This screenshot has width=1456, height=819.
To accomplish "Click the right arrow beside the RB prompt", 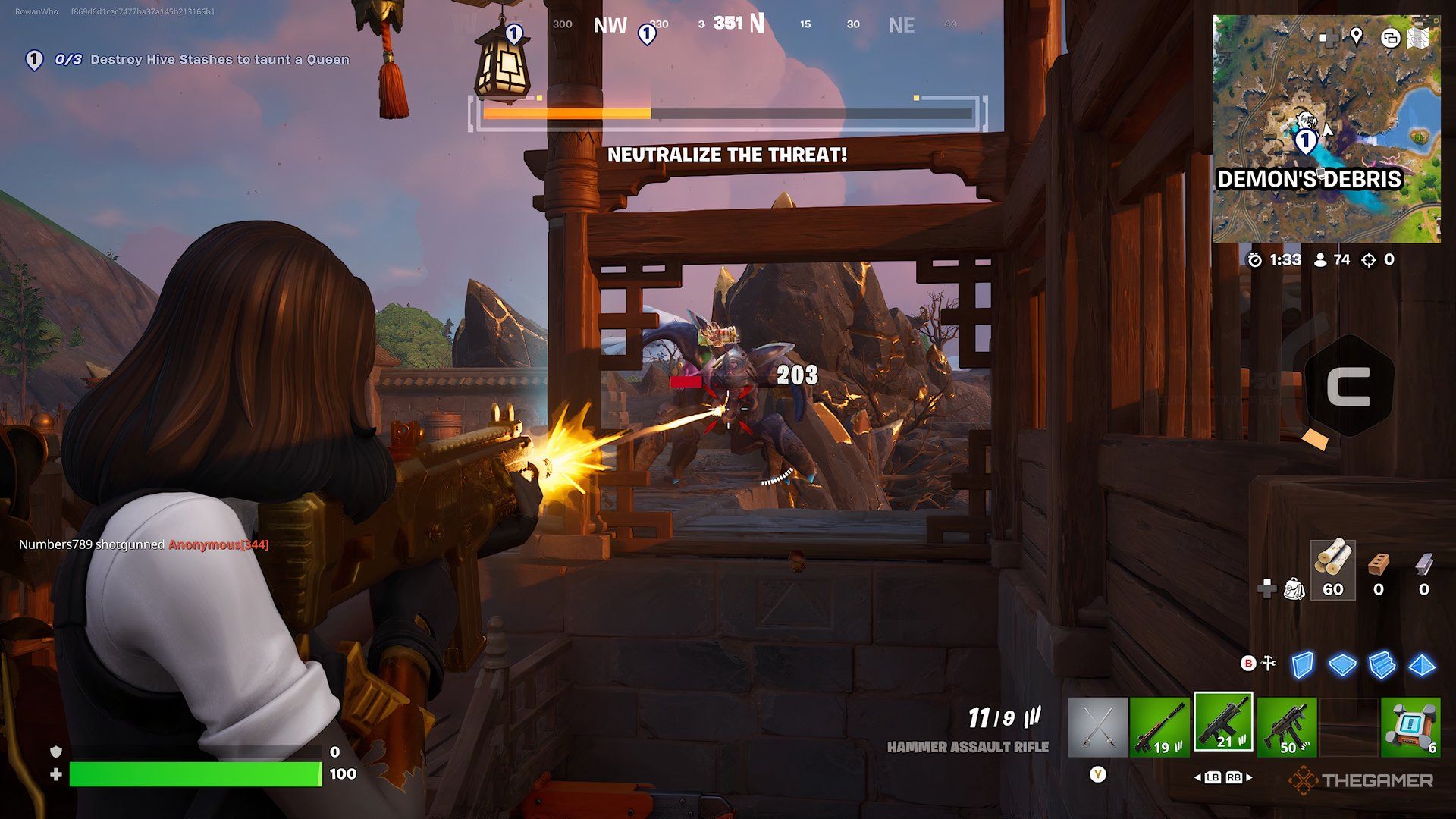I will 1249,778.
